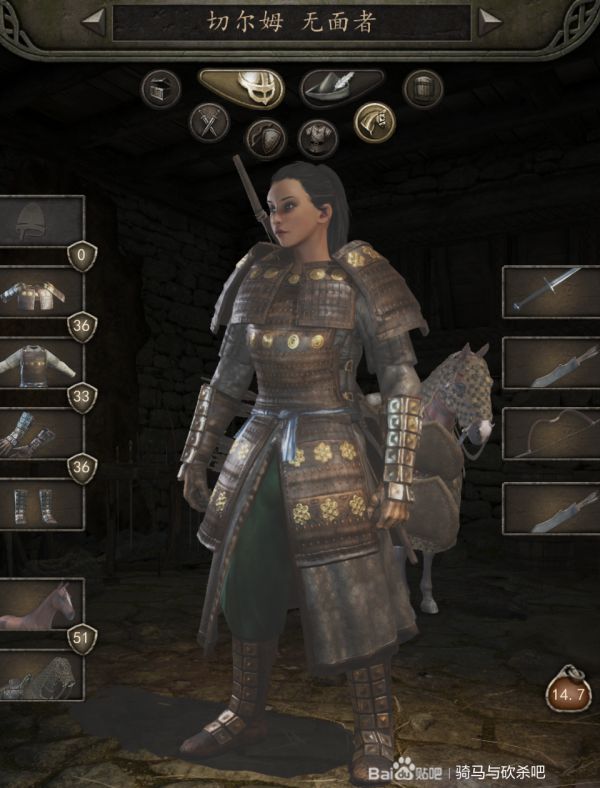600x788 pixels.
Task: Click the empty helmet equipment slot
Action: 40,222
